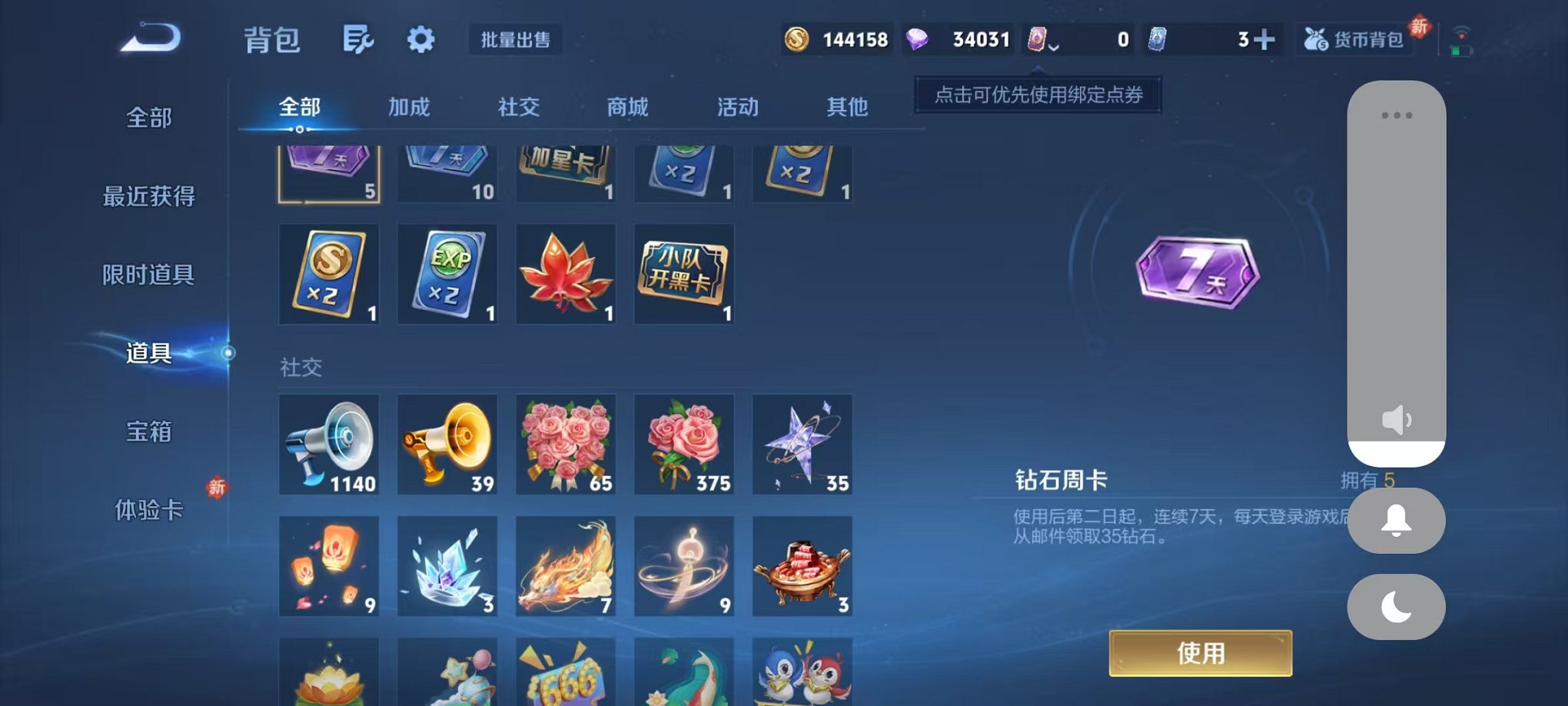Open the 货币背包 currency bag
This screenshot has height=706, width=1568.
pyautogui.click(x=1354, y=38)
